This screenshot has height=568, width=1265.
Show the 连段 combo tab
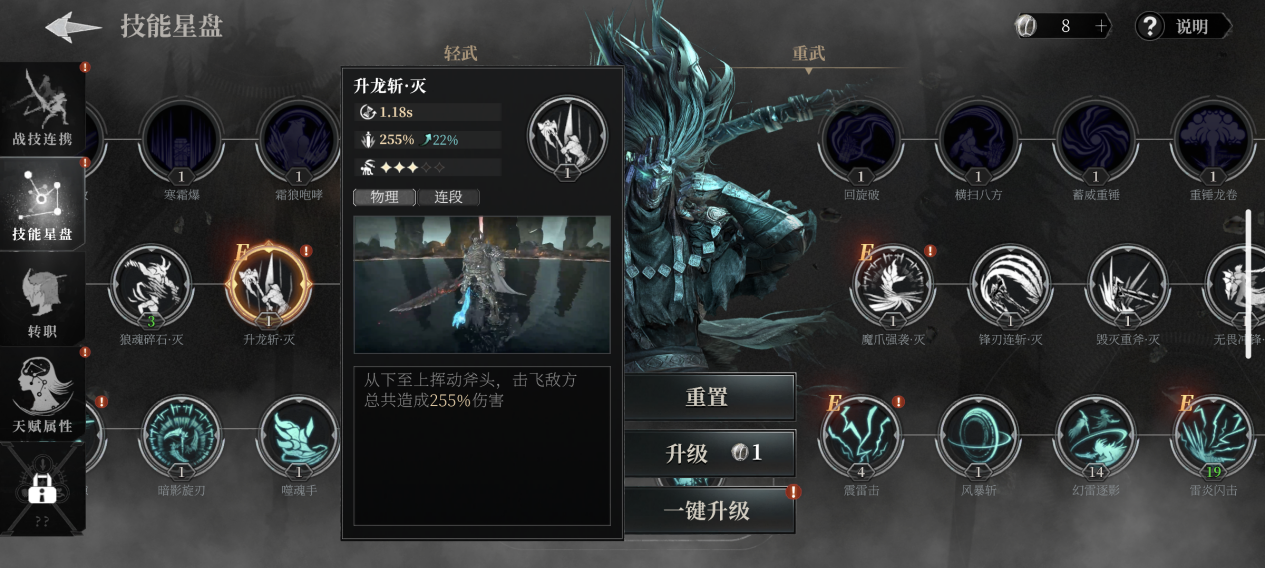(448, 197)
